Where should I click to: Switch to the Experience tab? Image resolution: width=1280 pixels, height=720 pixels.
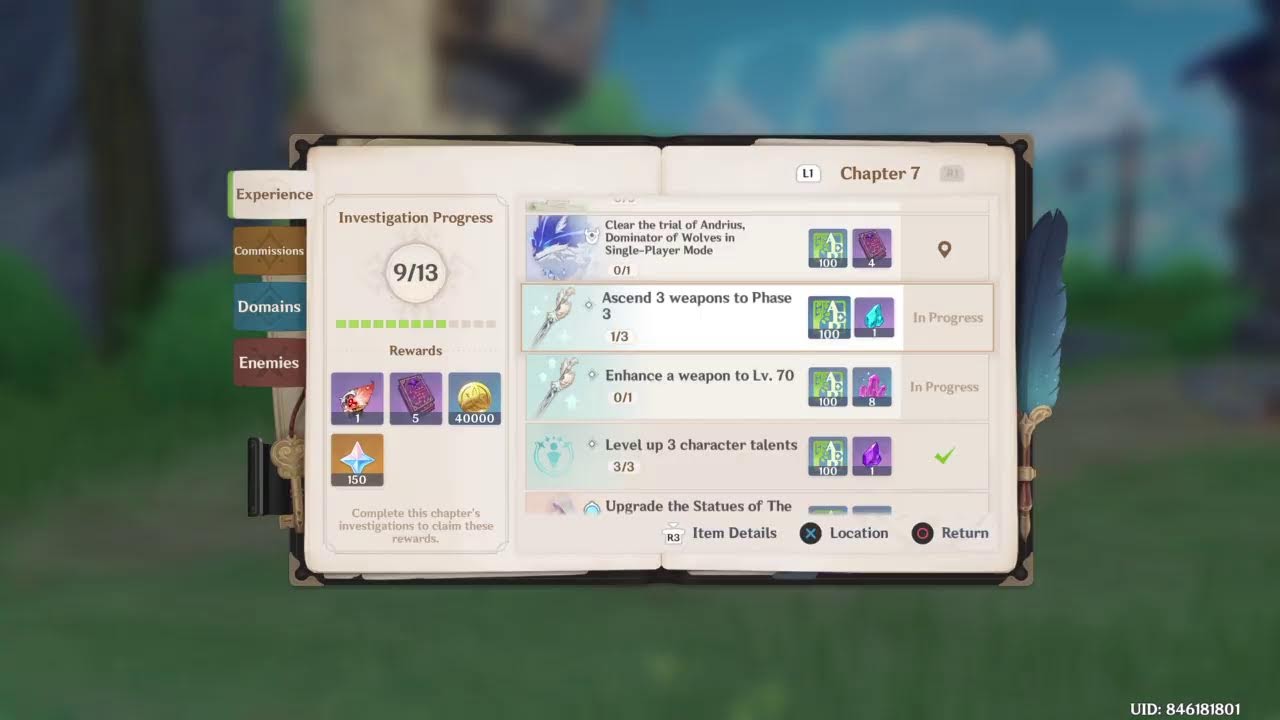273,195
